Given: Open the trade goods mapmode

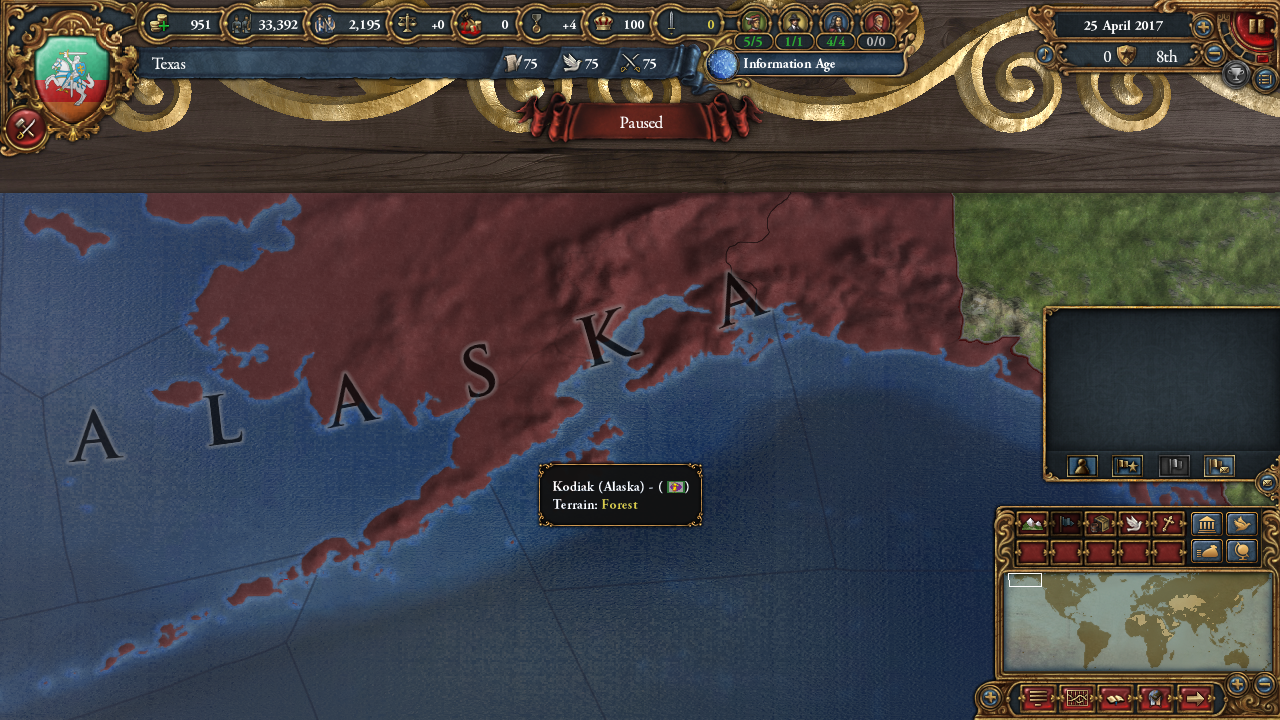Looking at the screenshot, I should (x=1100, y=523).
